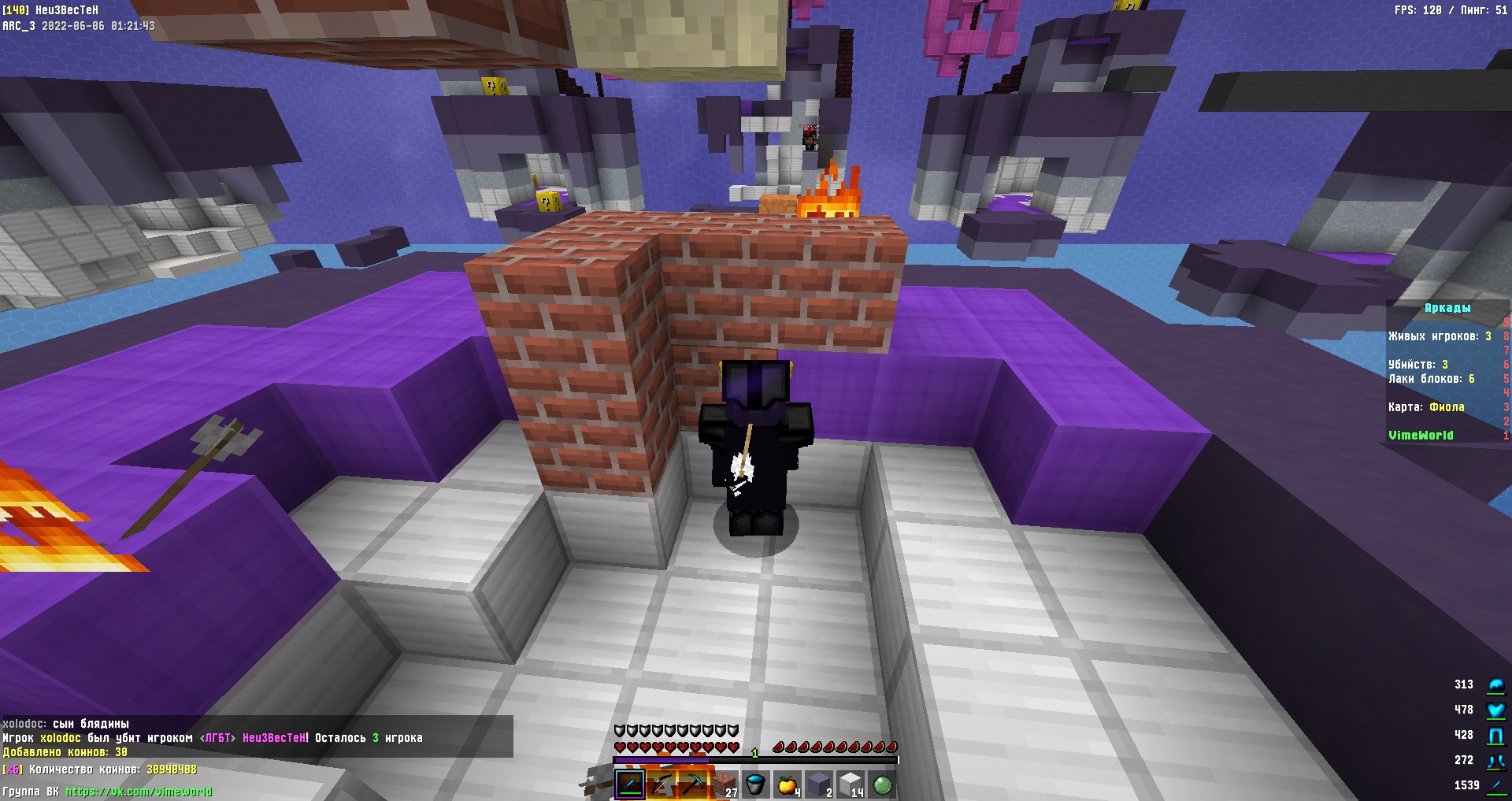Click the held sword durability icon
1512x801 pixels.
pyautogui.click(x=1495, y=786)
